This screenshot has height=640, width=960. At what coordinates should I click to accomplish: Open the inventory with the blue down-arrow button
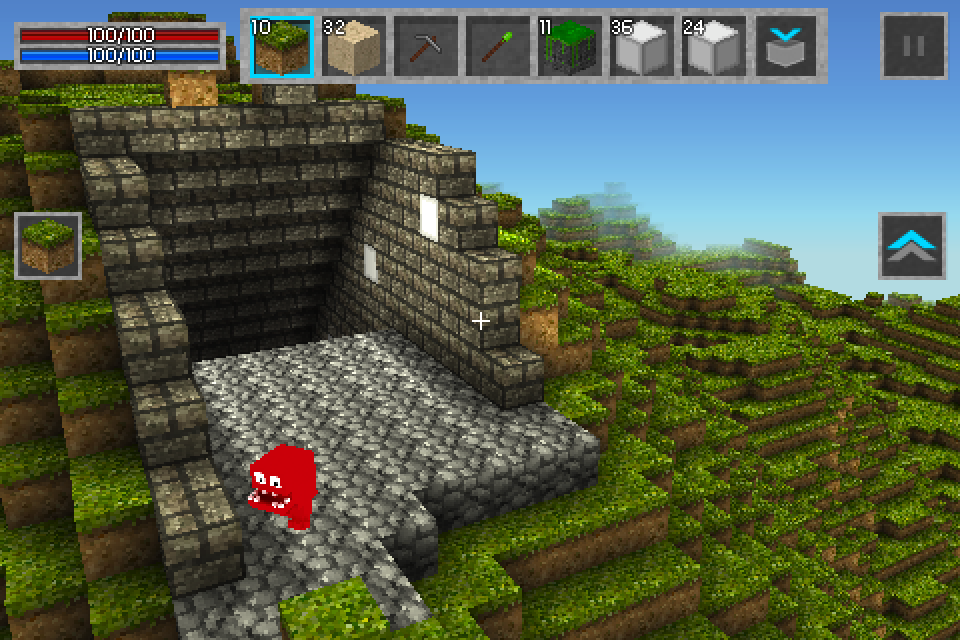coord(786,46)
